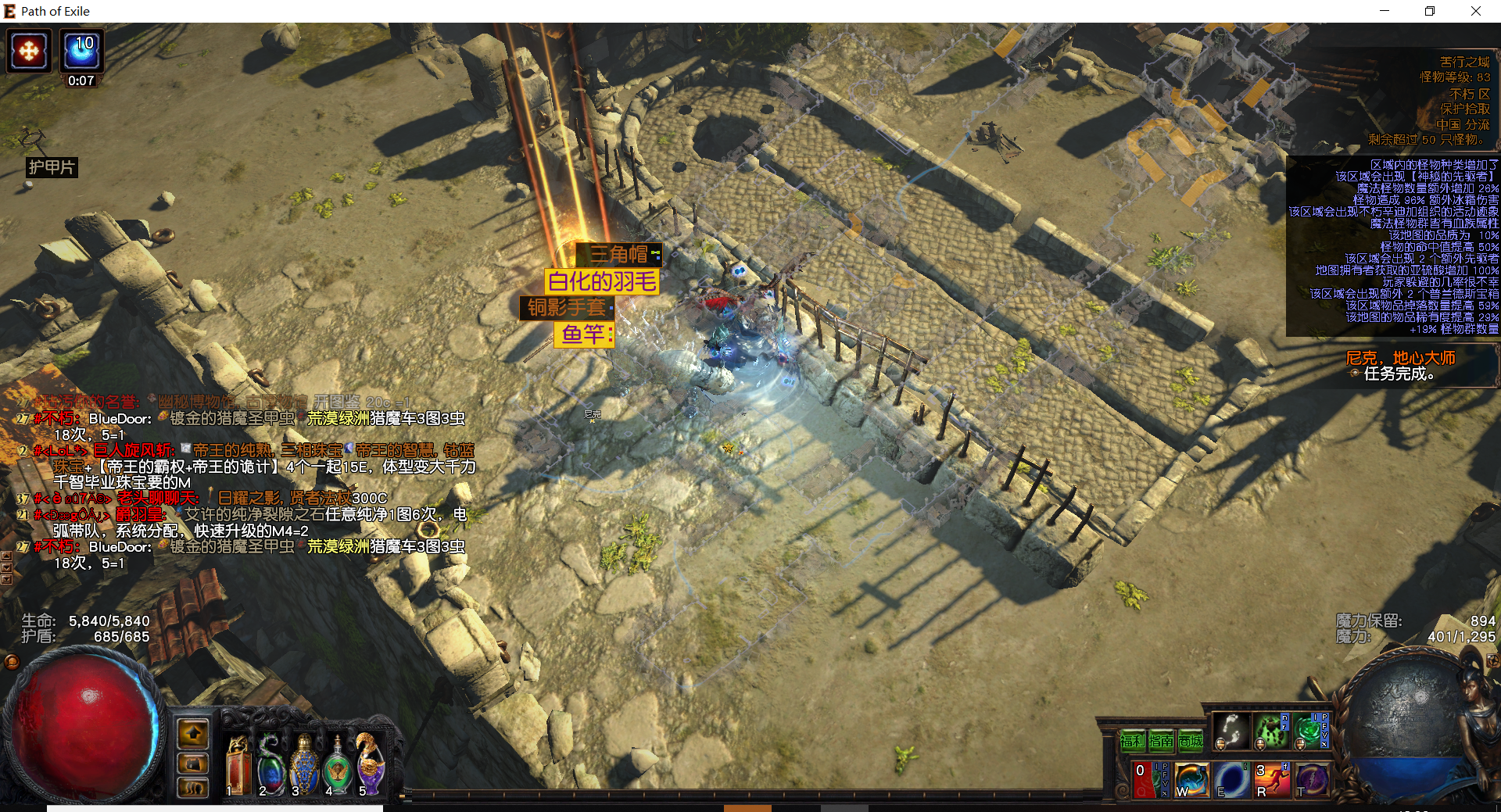The image size is (1501, 812).
Task: Activate the dark portal skill on E
Action: [1231, 780]
